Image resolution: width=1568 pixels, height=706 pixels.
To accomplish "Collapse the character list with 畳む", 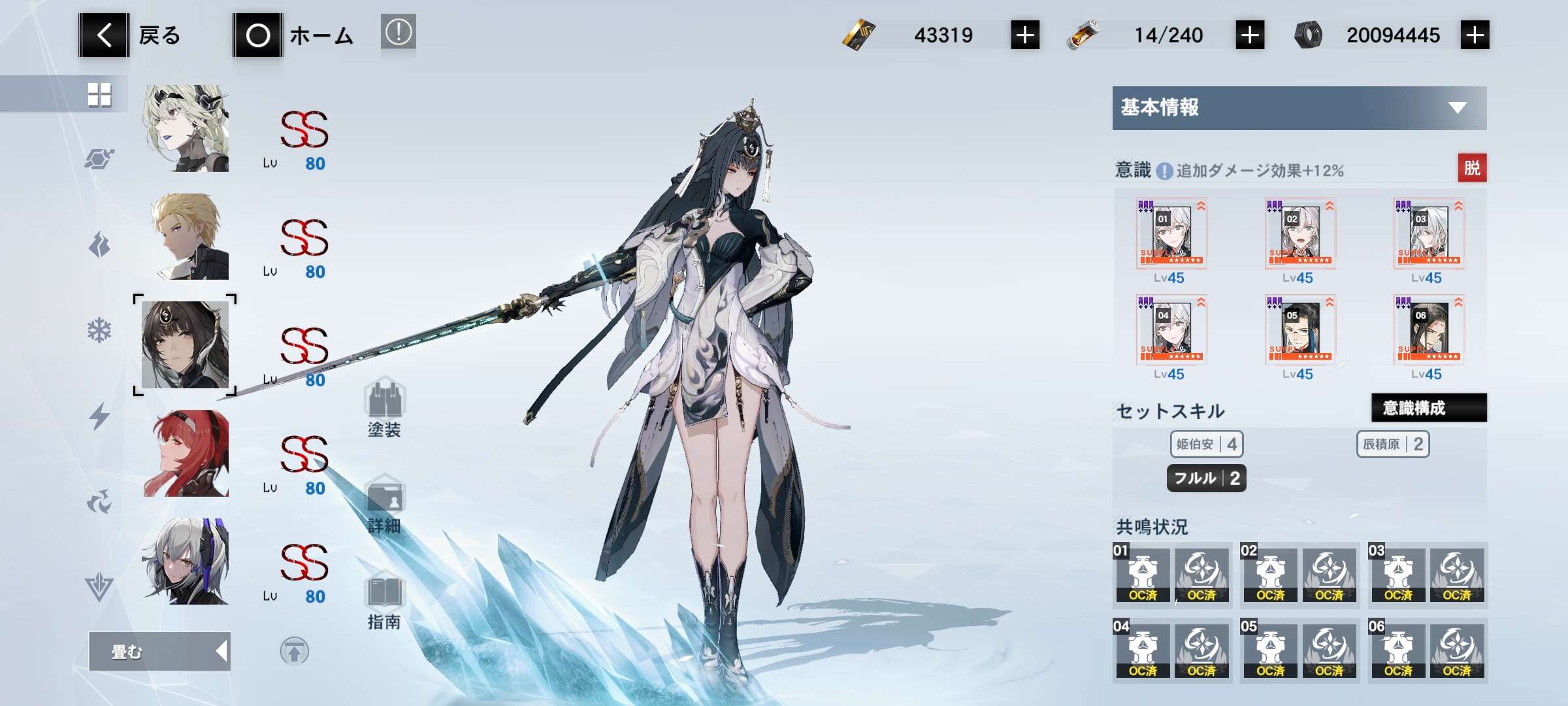I will [159, 651].
